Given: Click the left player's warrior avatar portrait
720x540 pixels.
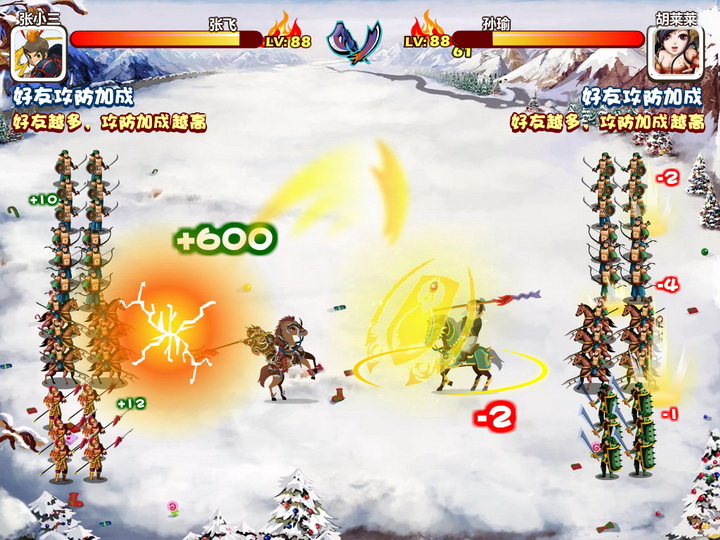Looking at the screenshot, I should 39,52.
